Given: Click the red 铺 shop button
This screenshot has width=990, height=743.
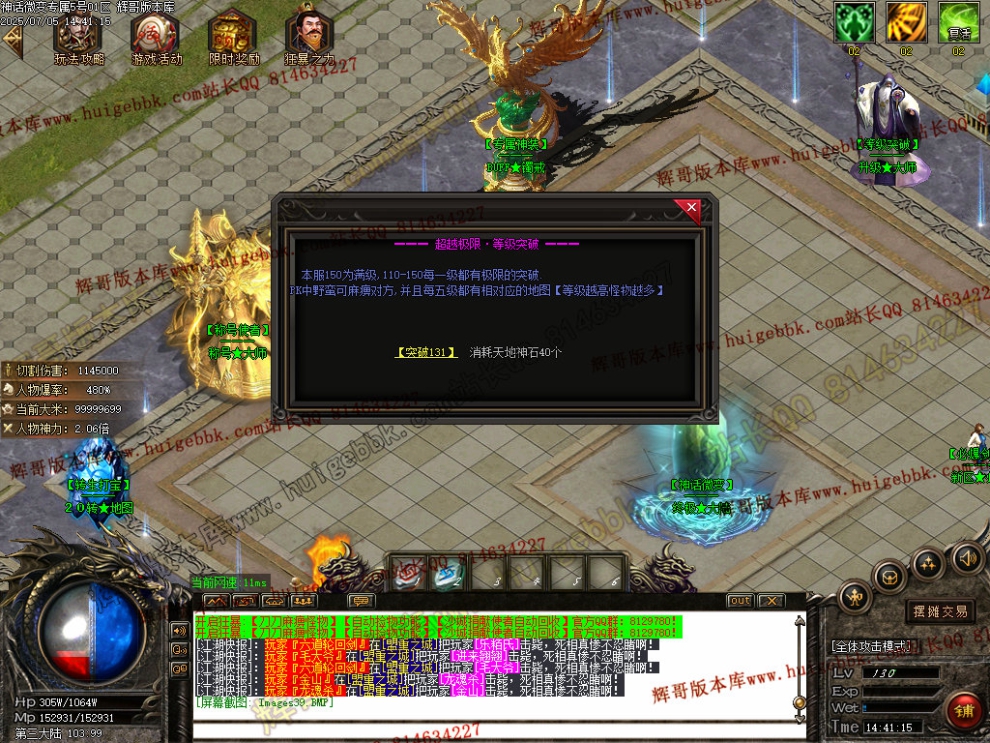Looking at the screenshot, I should point(965,711).
